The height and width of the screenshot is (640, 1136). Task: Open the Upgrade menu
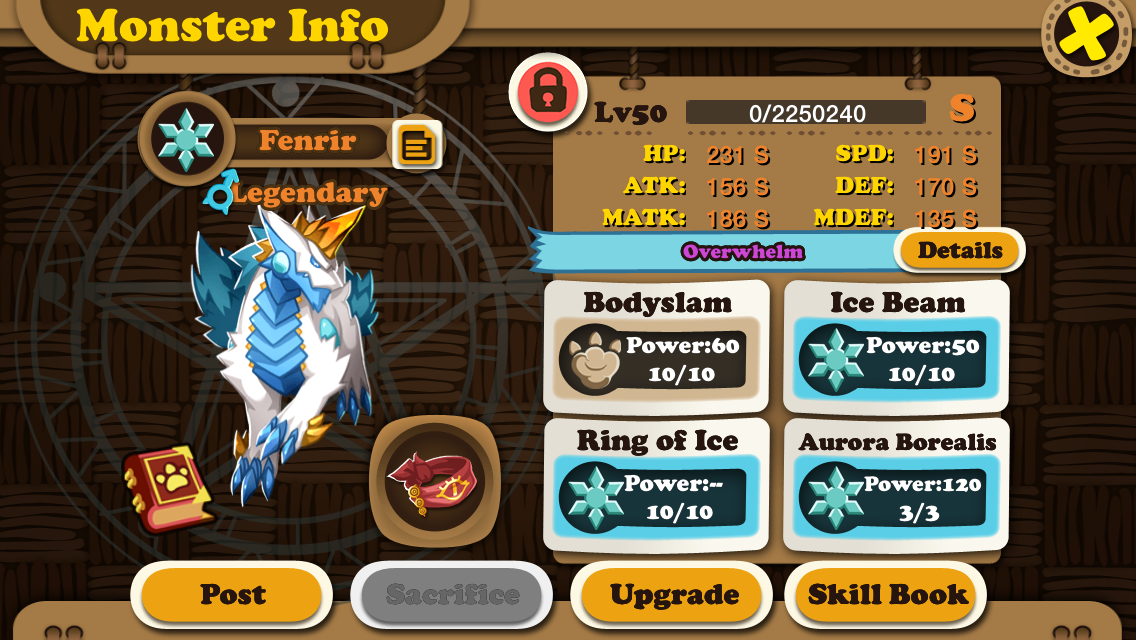[673, 595]
